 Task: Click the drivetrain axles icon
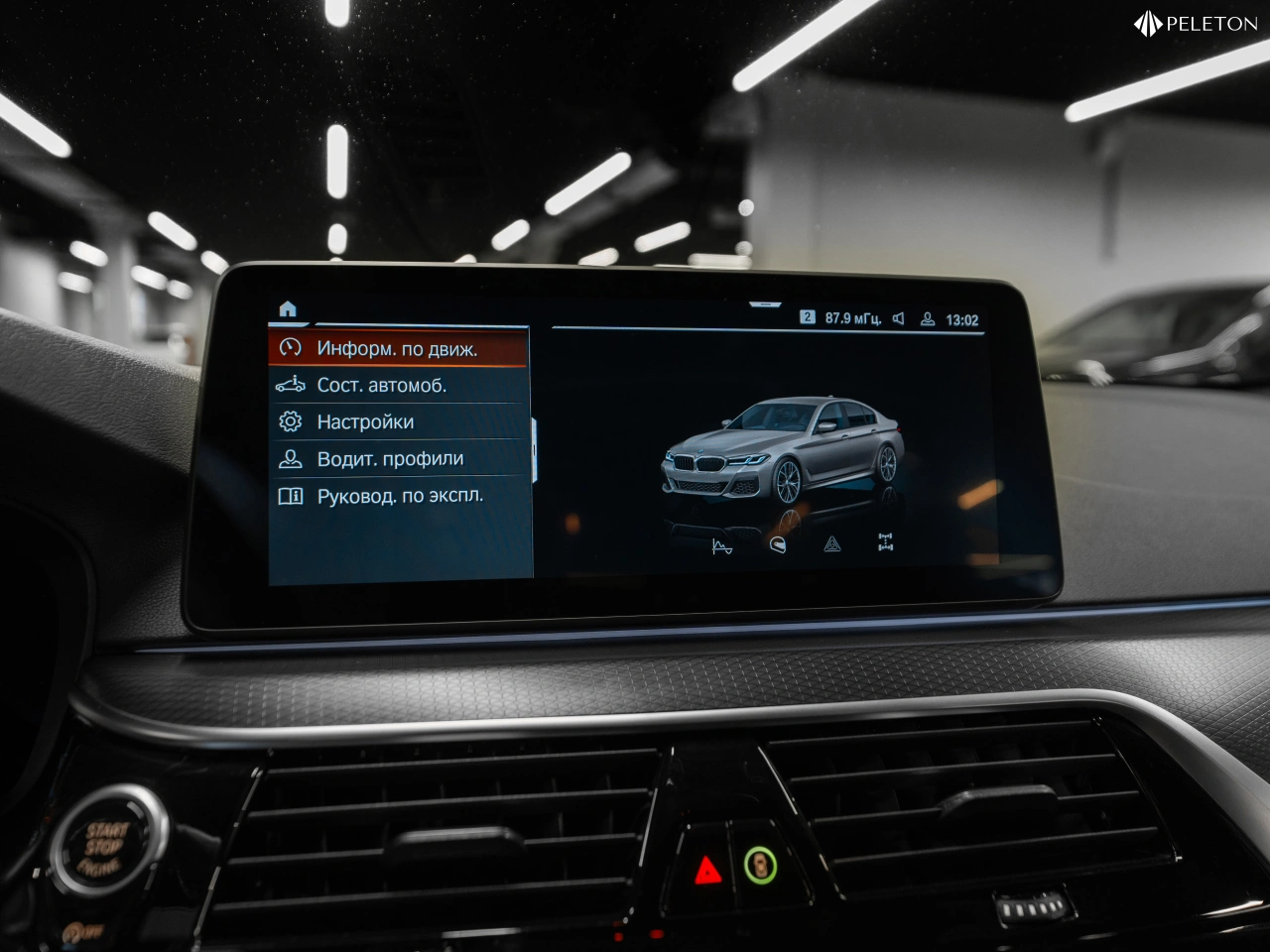click(x=885, y=541)
